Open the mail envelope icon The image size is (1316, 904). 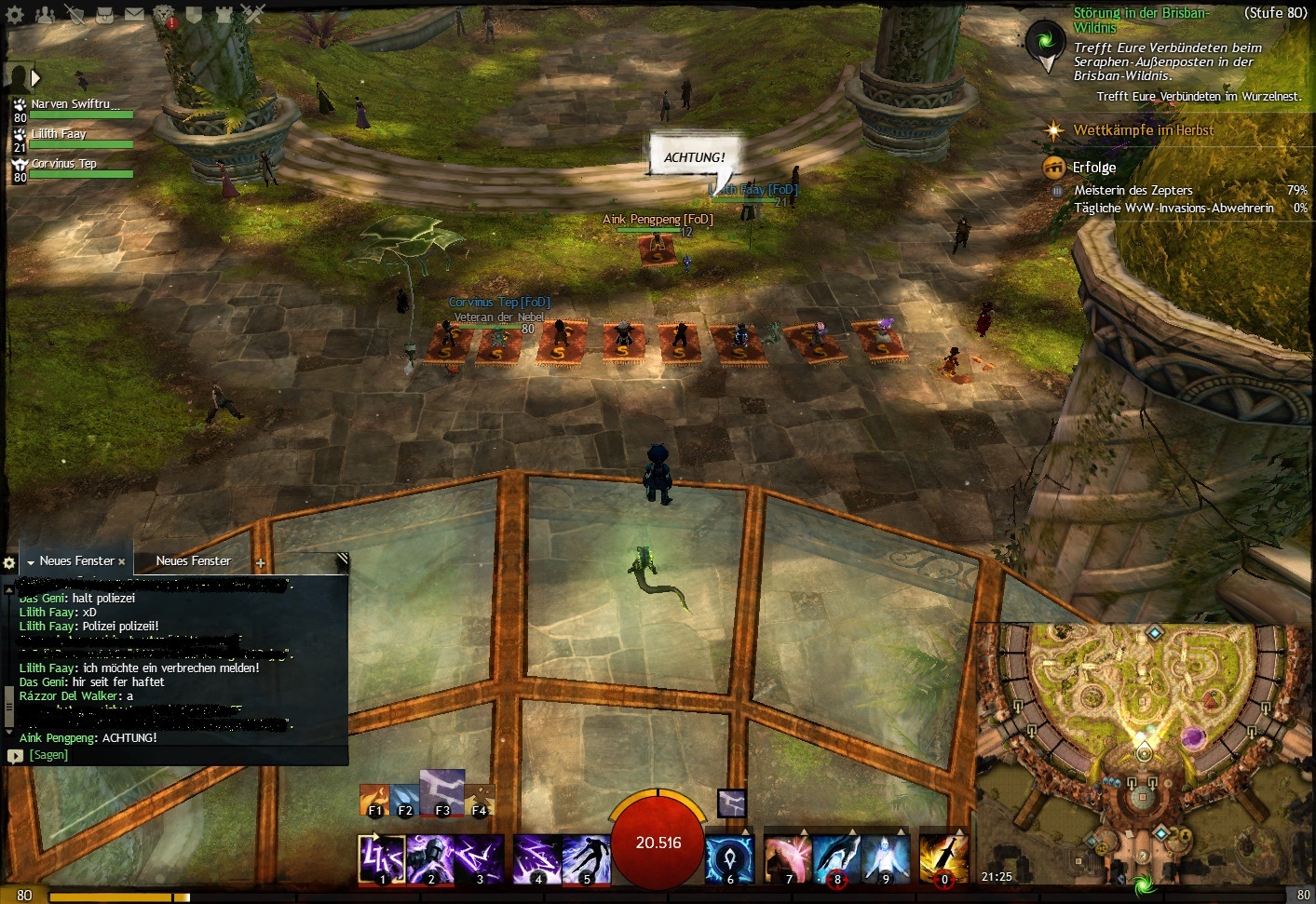click(x=135, y=14)
